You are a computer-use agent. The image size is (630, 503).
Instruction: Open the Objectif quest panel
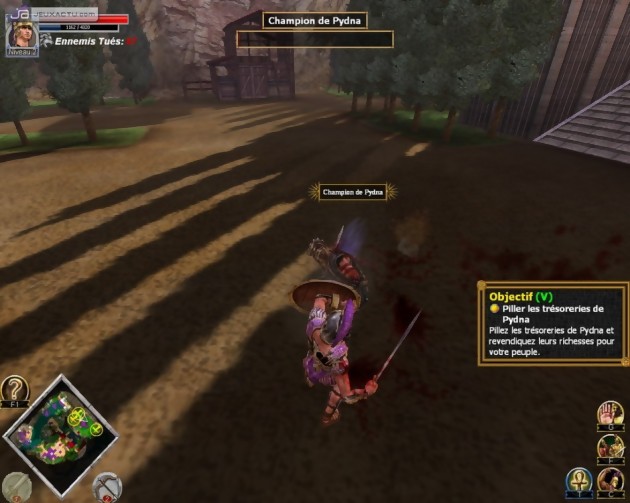pyautogui.click(x=553, y=323)
